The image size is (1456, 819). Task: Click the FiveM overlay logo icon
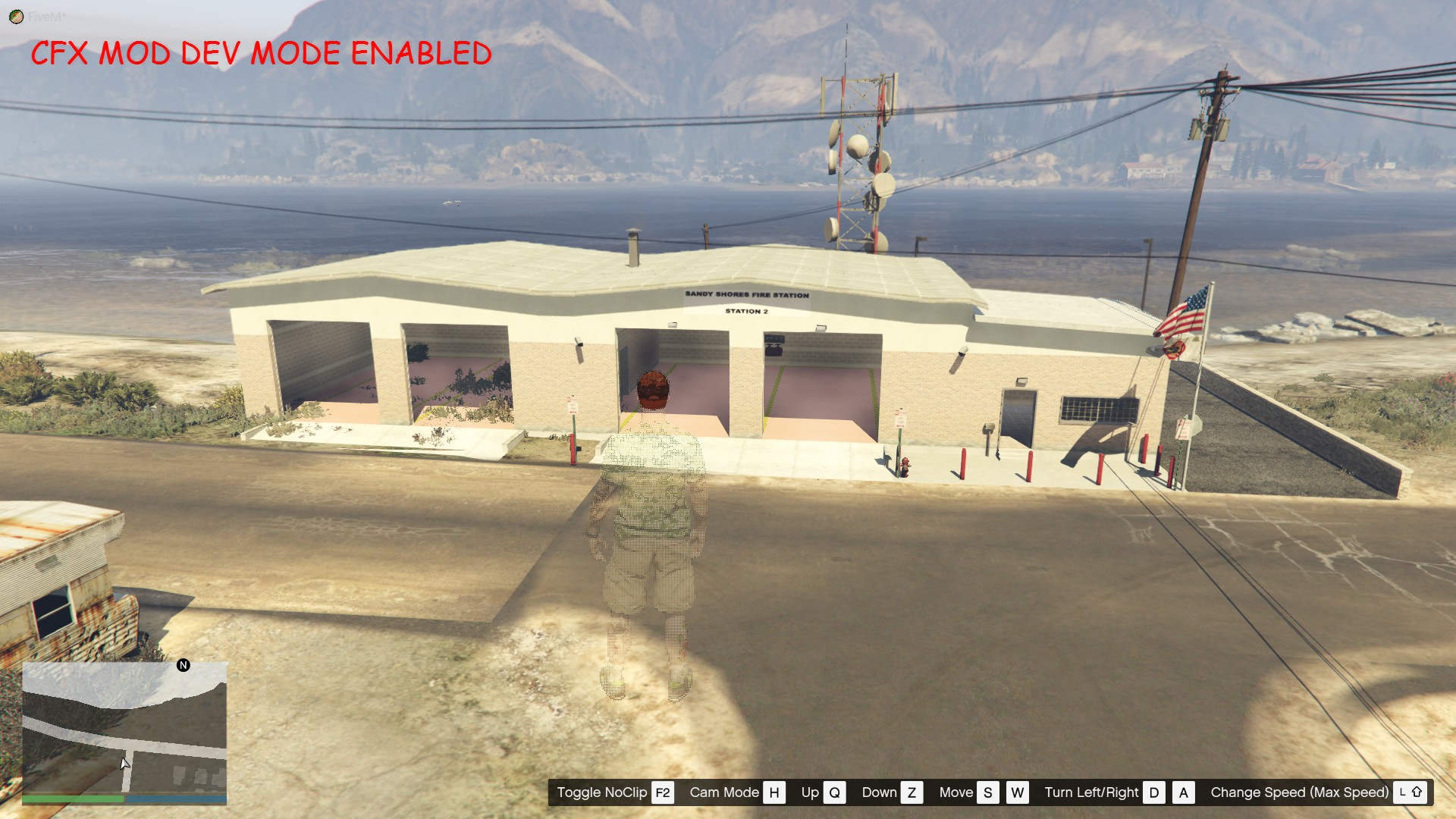(x=16, y=17)
